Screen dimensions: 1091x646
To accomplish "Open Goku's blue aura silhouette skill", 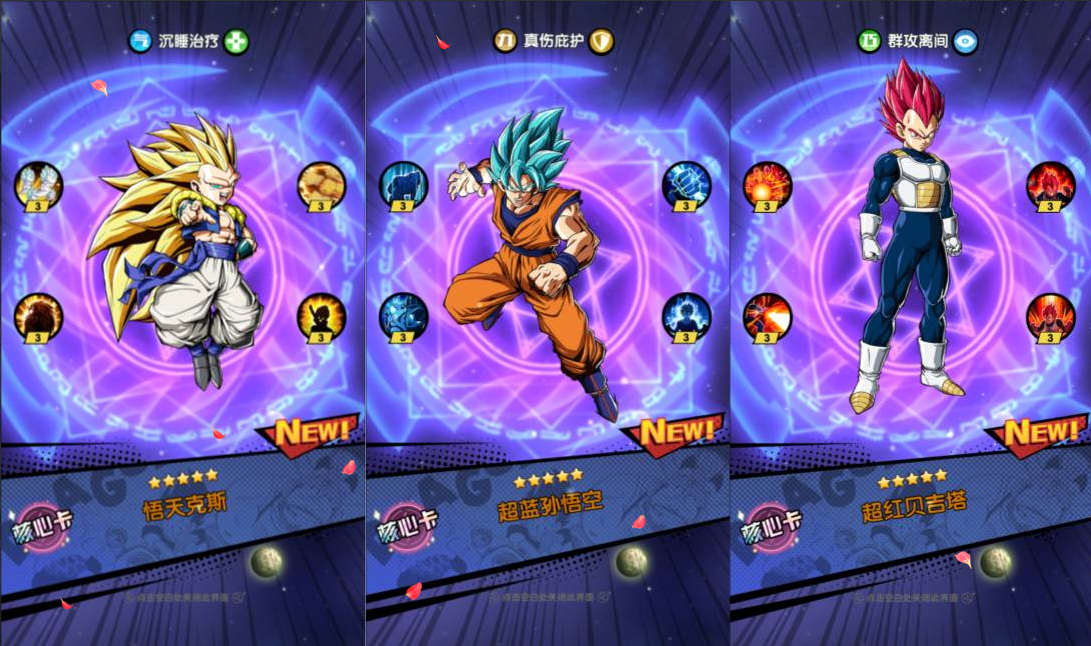I will pyautogui.click(x=687, y=317).
